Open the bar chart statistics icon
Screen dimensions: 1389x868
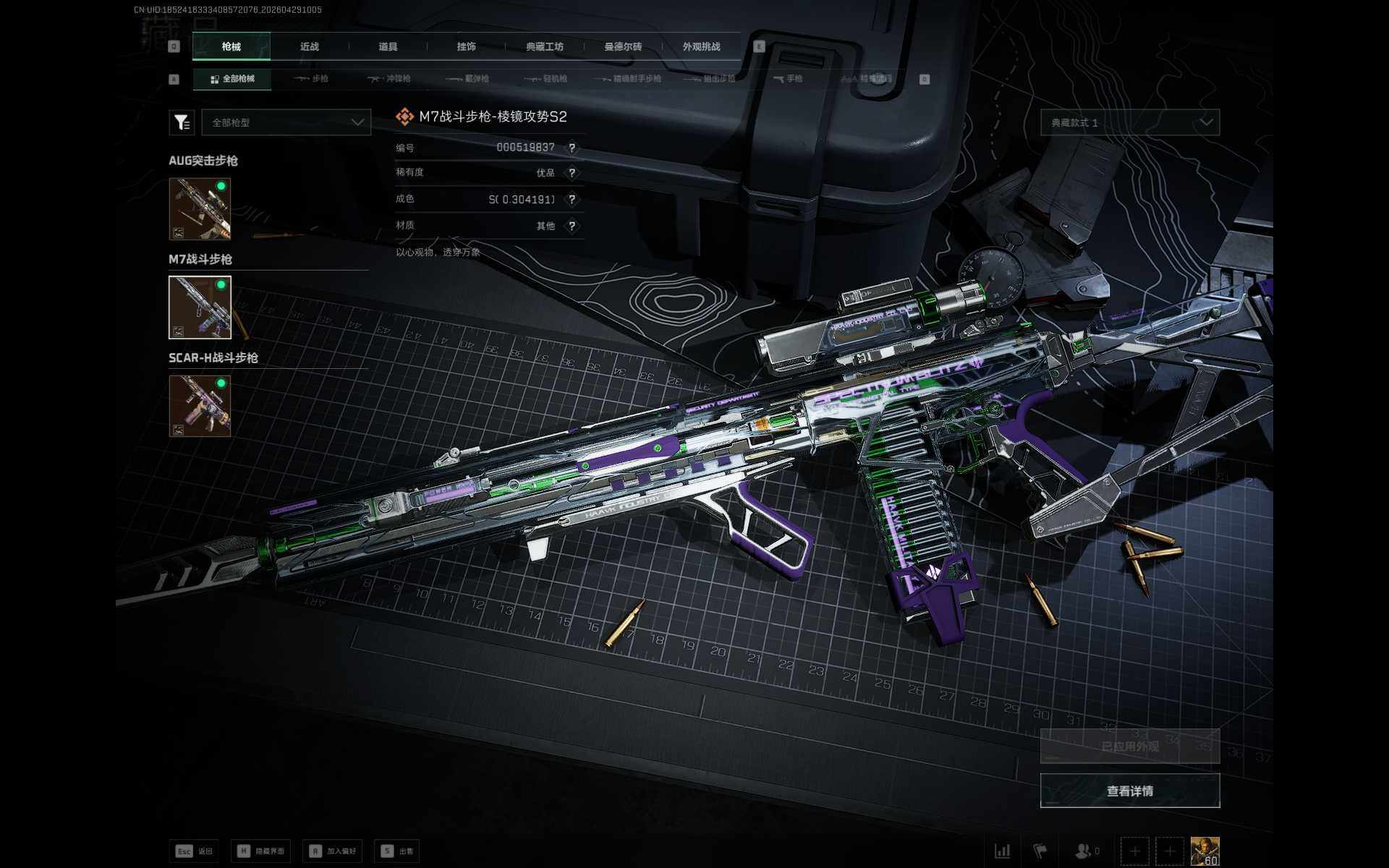[x=1002, y=851]
